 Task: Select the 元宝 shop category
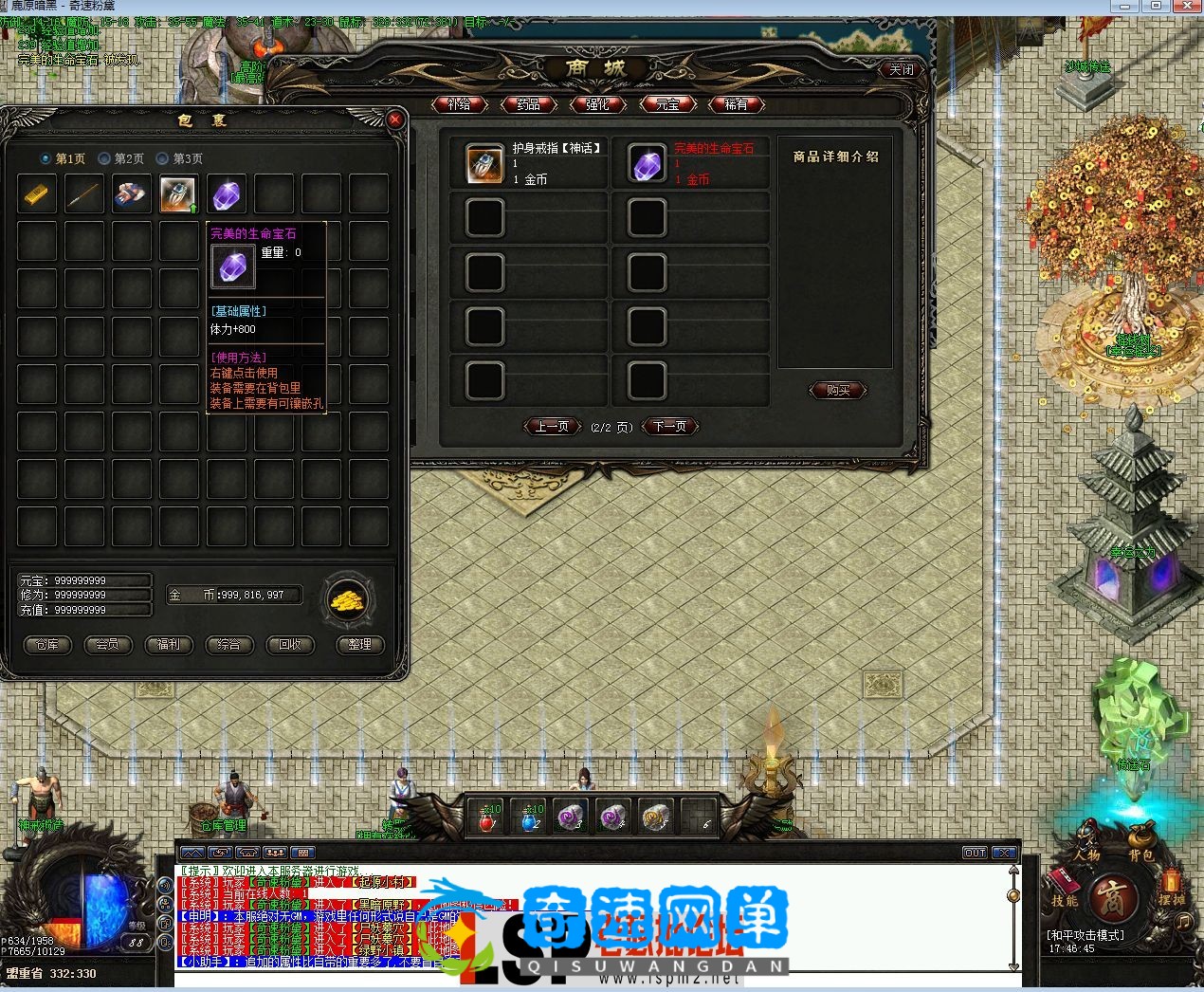click(x=667, y=104)
